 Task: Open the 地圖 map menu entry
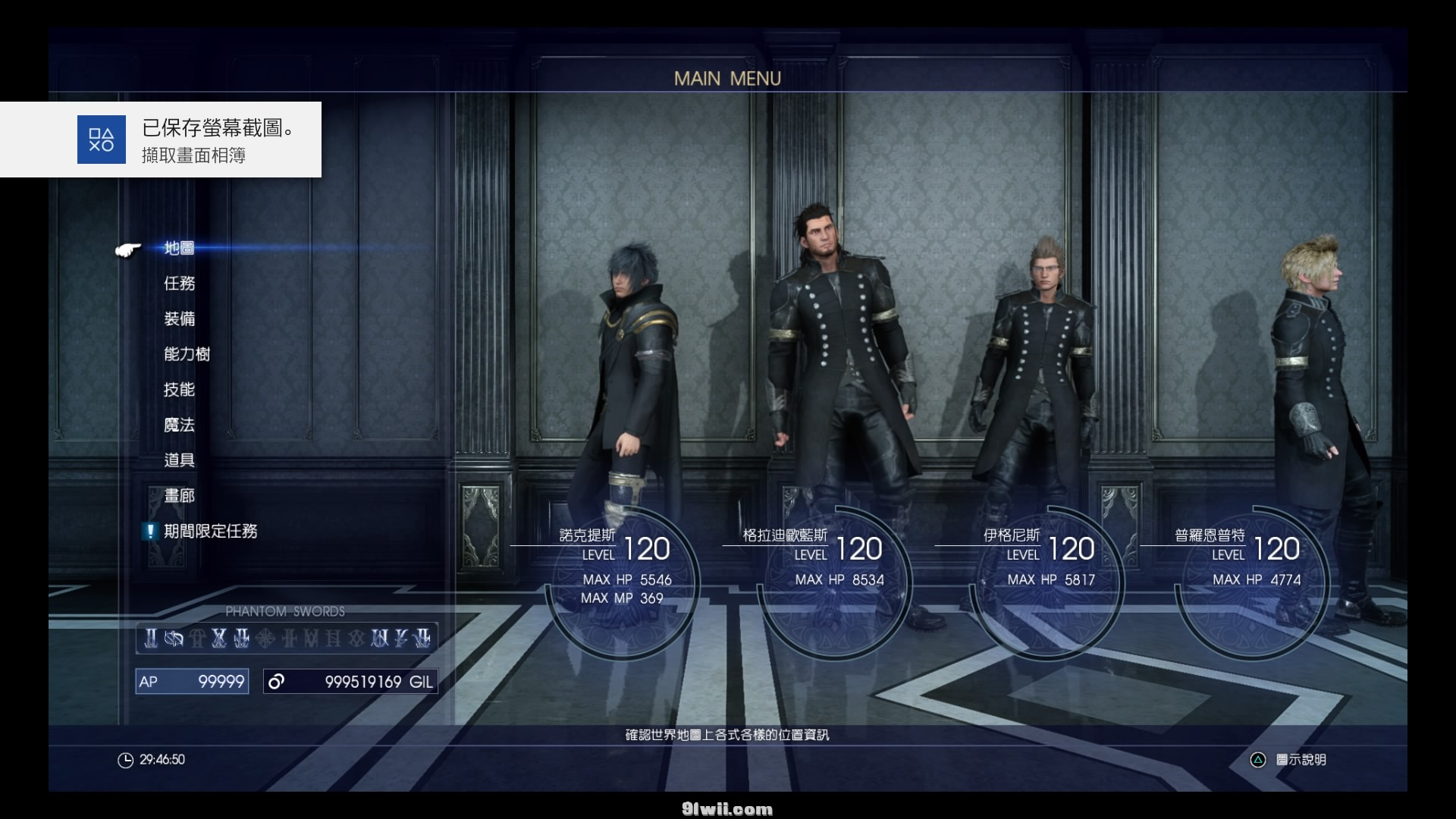180,248
